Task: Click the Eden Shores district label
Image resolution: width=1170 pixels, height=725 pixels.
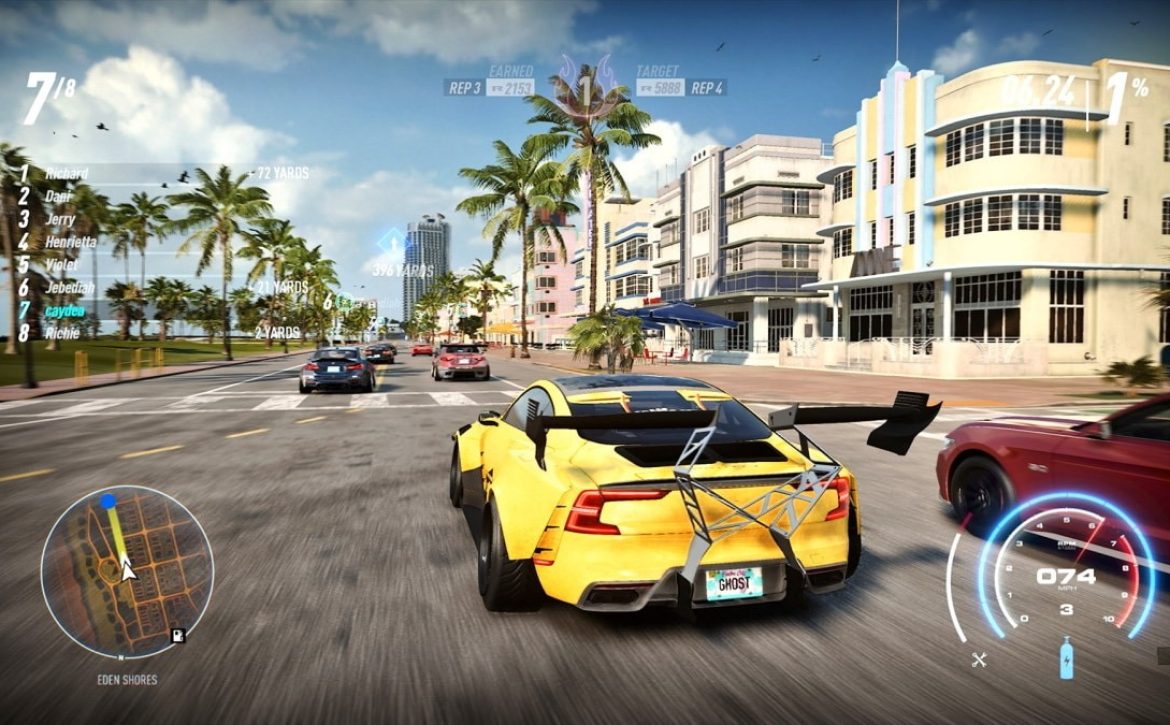Action: click(126, 680)
